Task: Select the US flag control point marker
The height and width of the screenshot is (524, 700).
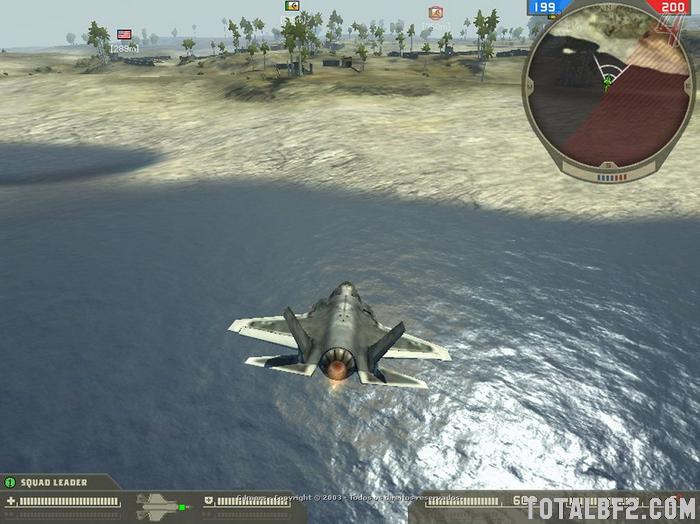Action: tap(124, 34)
